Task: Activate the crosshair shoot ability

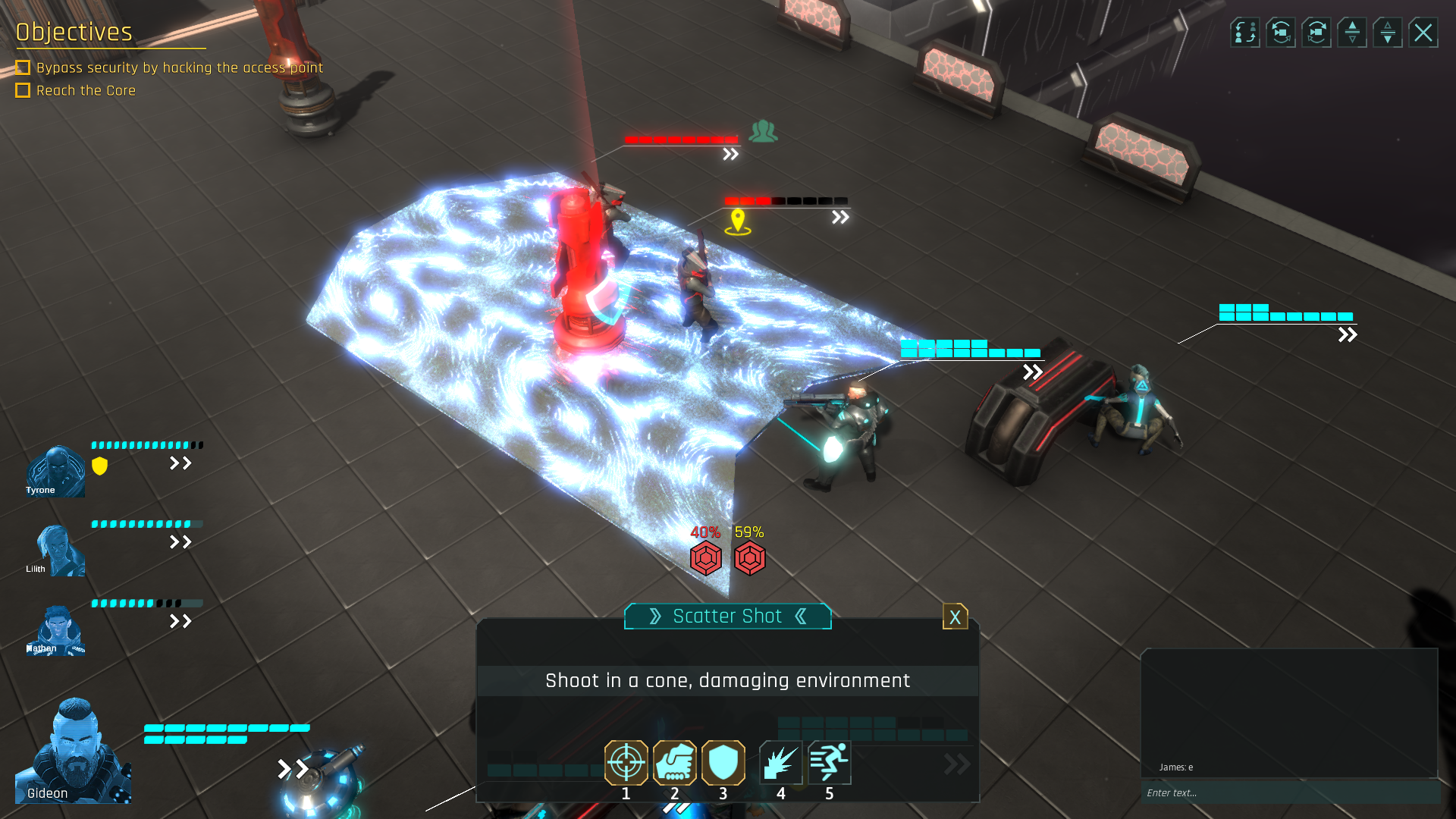Action: click(x=626, y=762)
